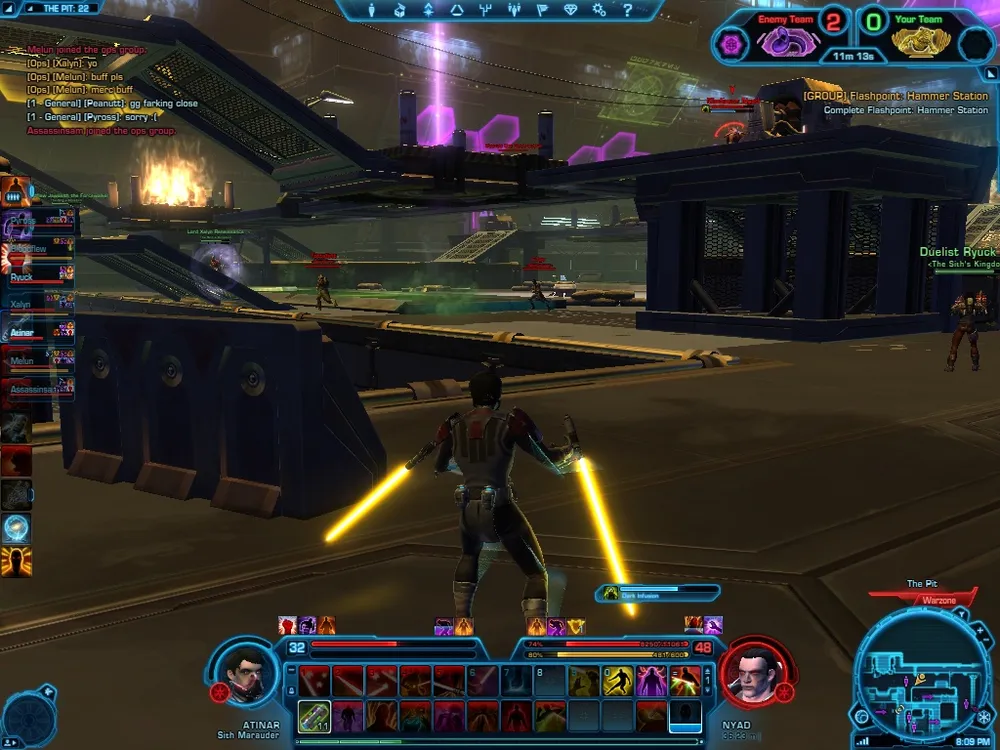Open inventory via the crate icon
Screen dimensions: 1000x750
(x=399, y=10)
